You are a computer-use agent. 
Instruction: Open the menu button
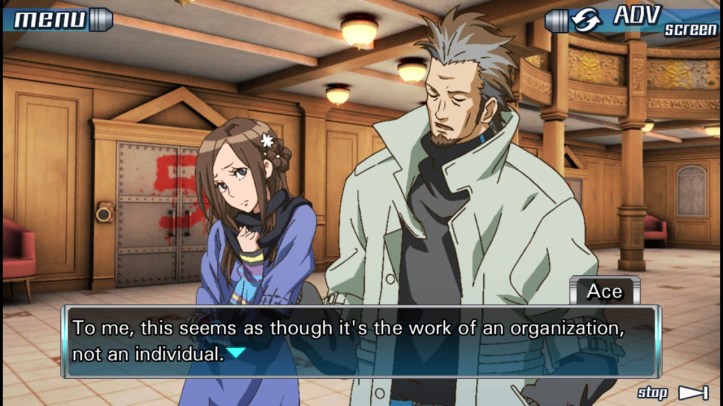pyautogui.click(x=58, y=19)
